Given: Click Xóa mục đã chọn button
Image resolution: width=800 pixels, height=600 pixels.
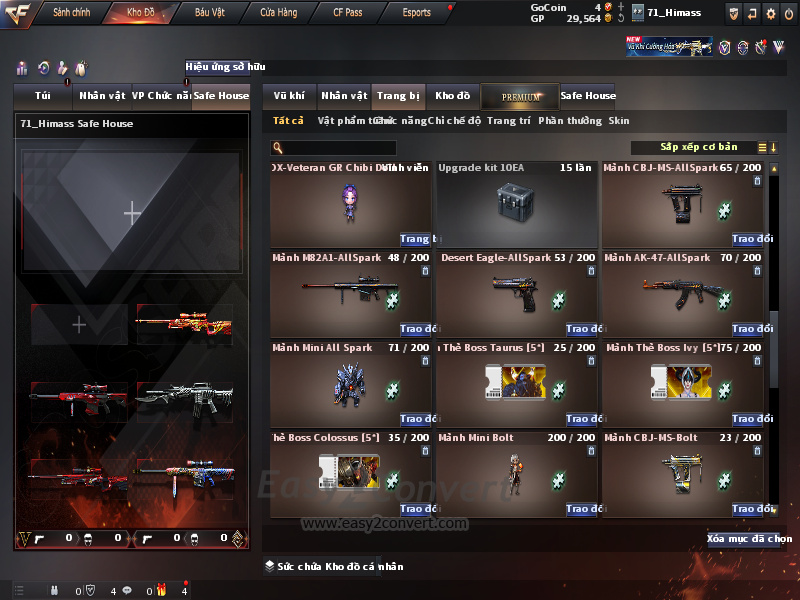Looking at the screenshot, I should point(742,539).
